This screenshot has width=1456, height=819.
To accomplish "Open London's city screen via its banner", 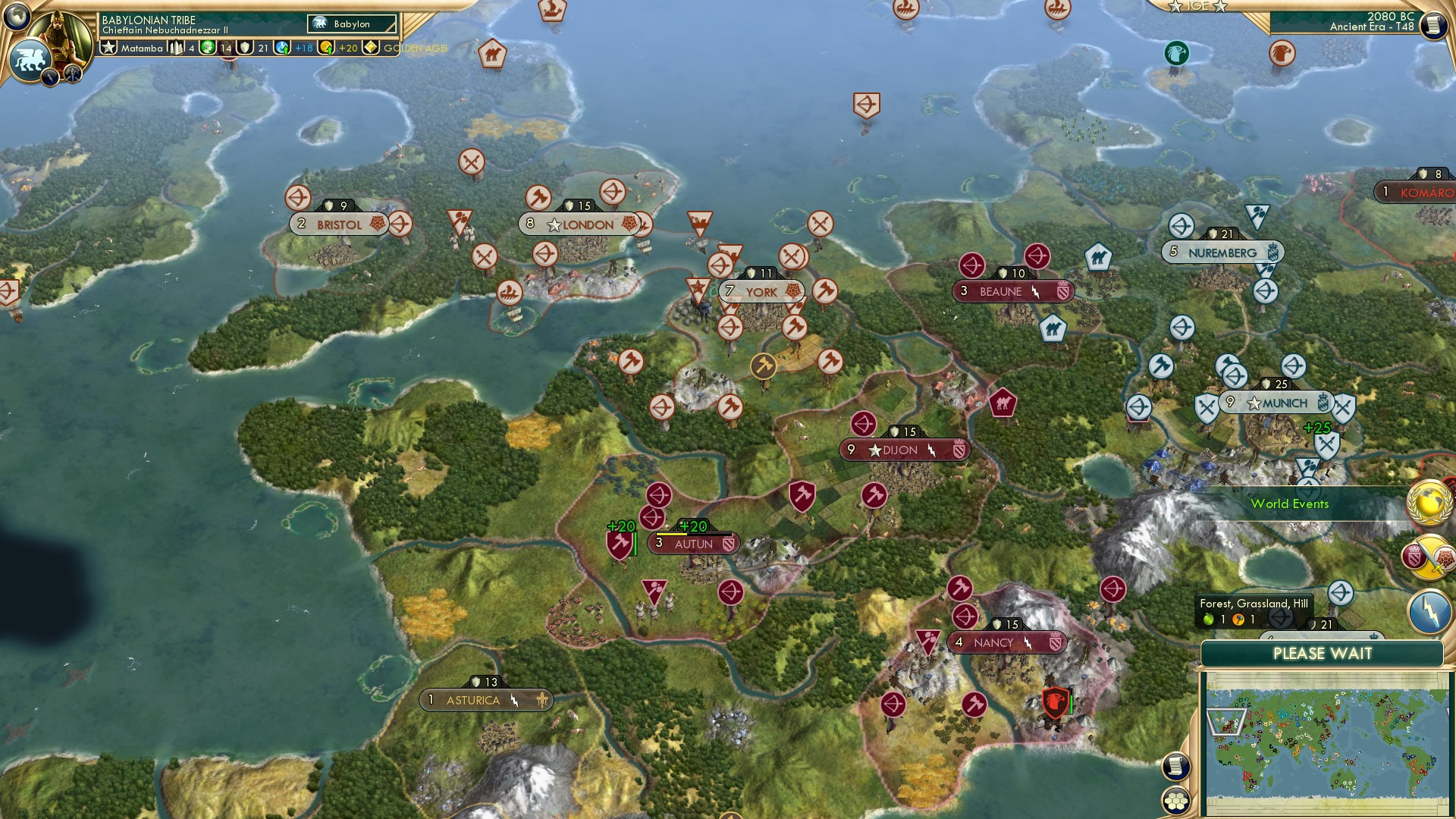I will tap(581, 224).
